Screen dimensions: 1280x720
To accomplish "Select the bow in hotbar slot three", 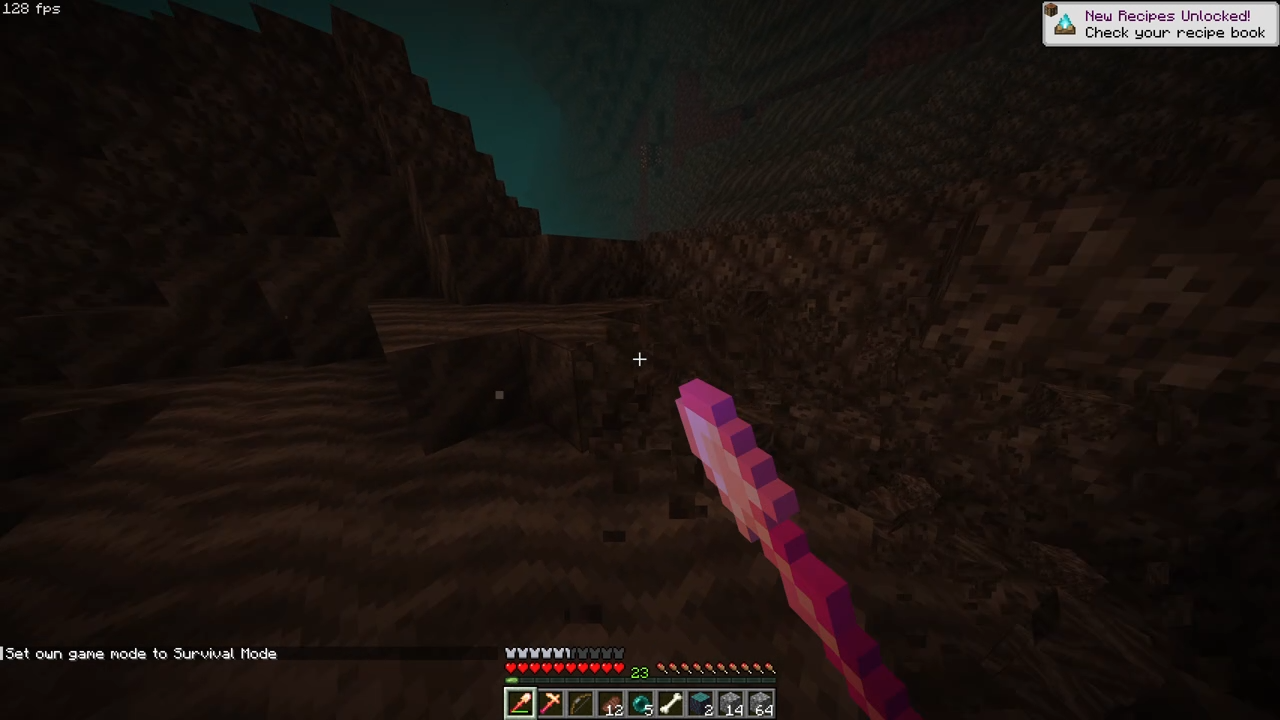I will click(582, 705).
